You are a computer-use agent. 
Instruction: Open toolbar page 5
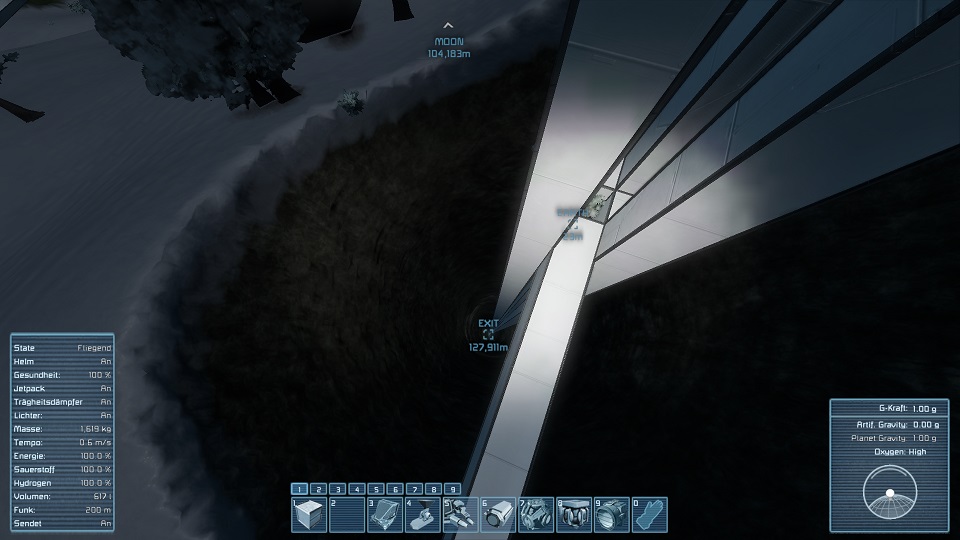coord(377,489)
